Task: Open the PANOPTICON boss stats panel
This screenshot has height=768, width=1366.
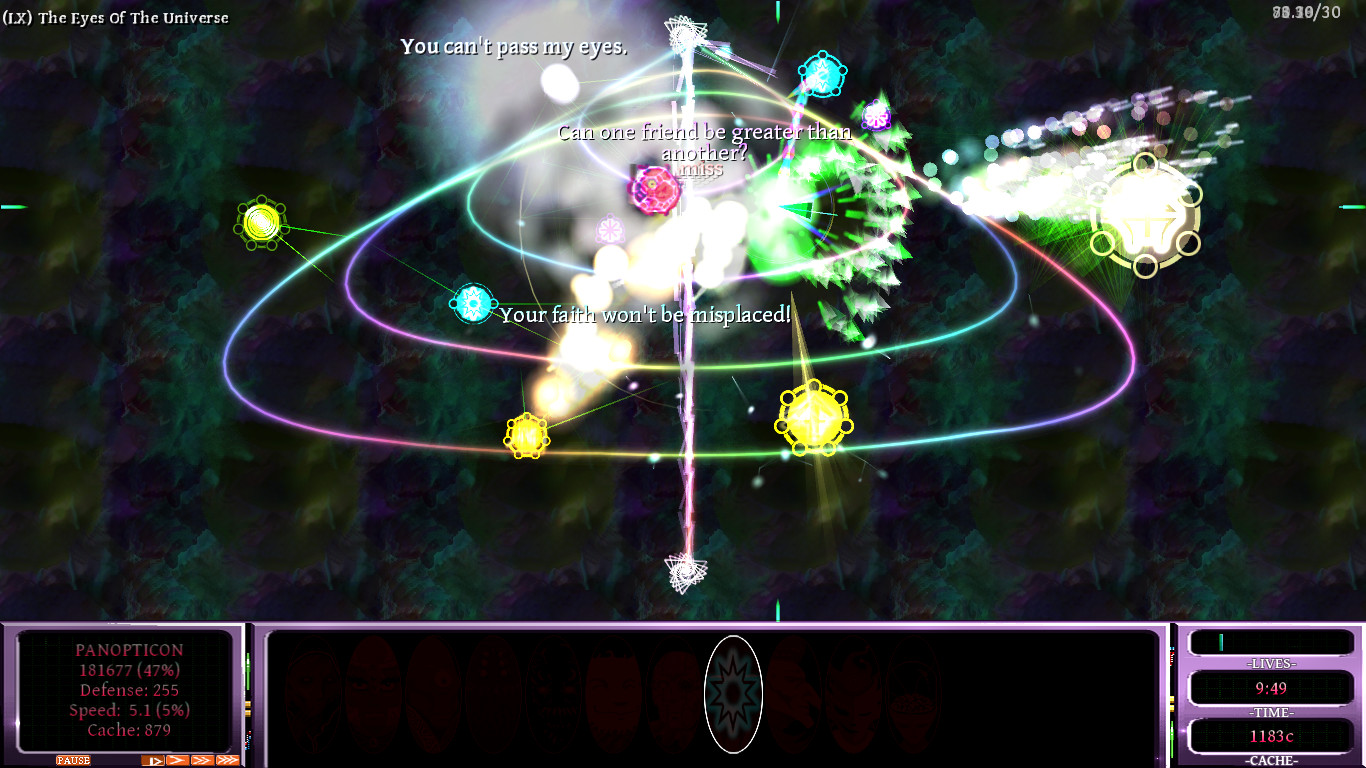Action: point(120,690)
